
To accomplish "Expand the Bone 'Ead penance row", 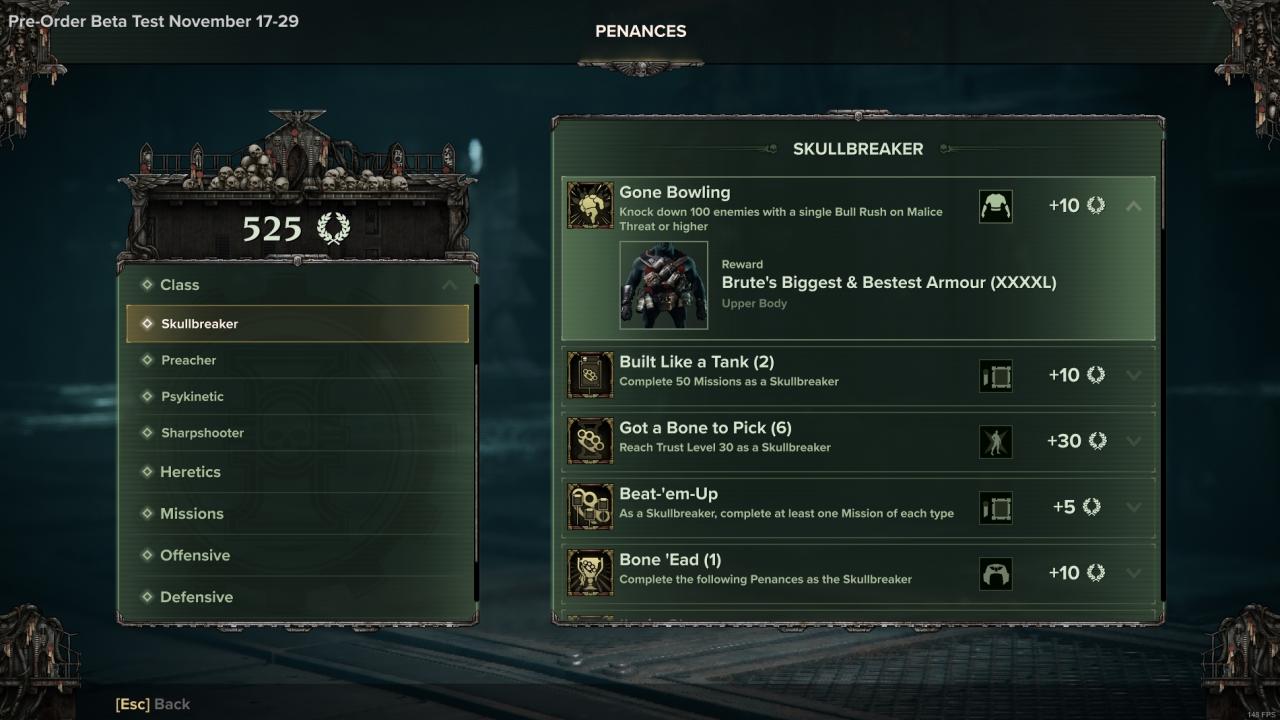I will [1133, 573].
